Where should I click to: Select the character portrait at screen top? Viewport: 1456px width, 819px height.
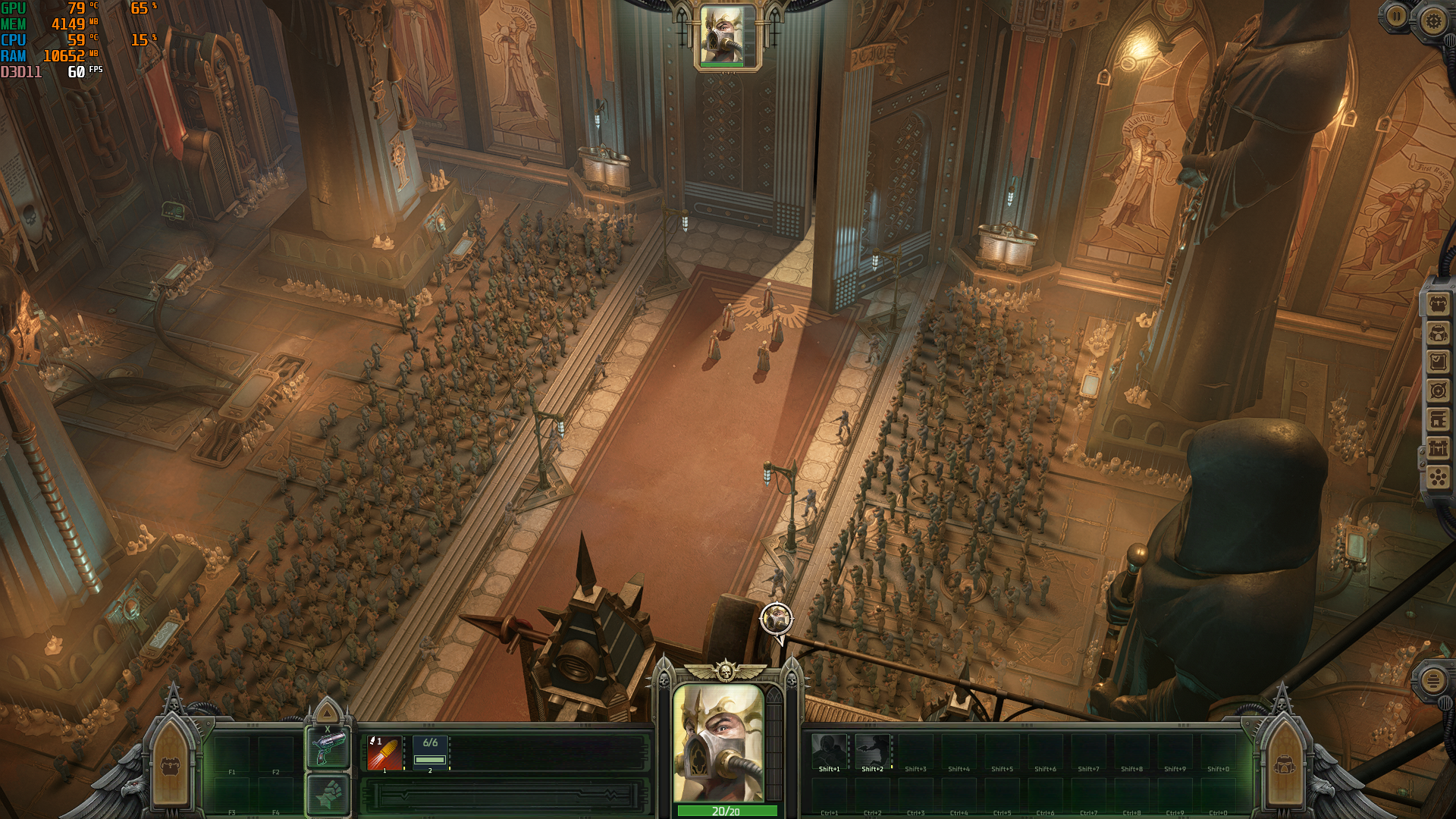pyautogui.click(x=722, y=36)
